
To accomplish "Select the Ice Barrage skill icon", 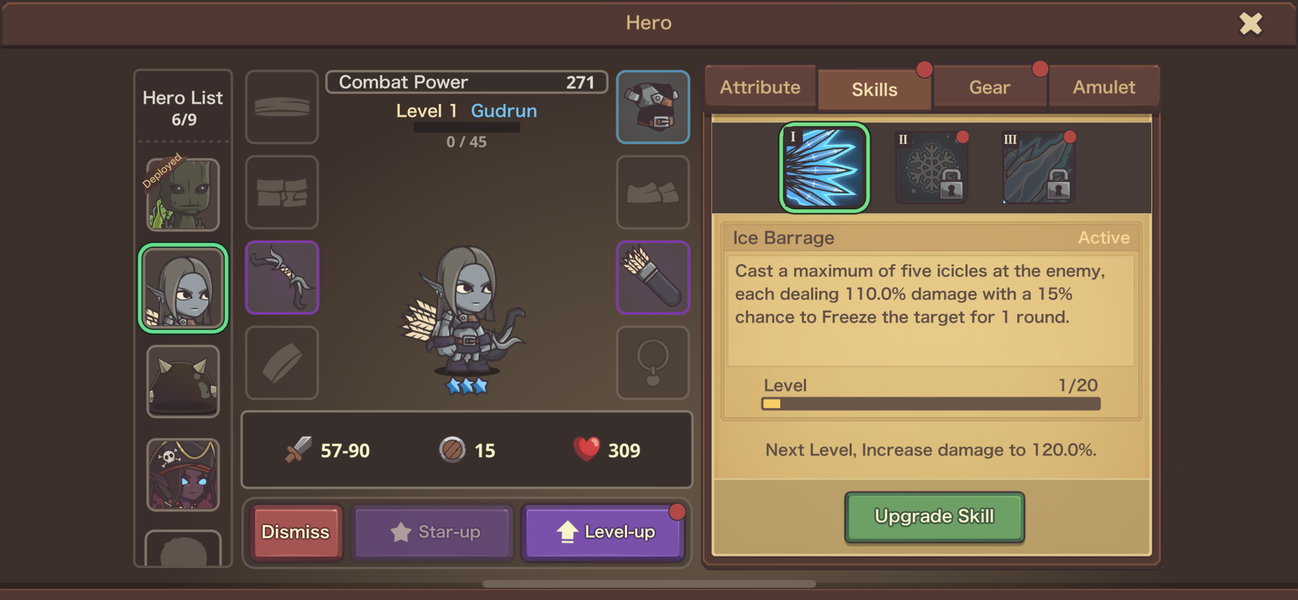I will [x=824, y=167].
